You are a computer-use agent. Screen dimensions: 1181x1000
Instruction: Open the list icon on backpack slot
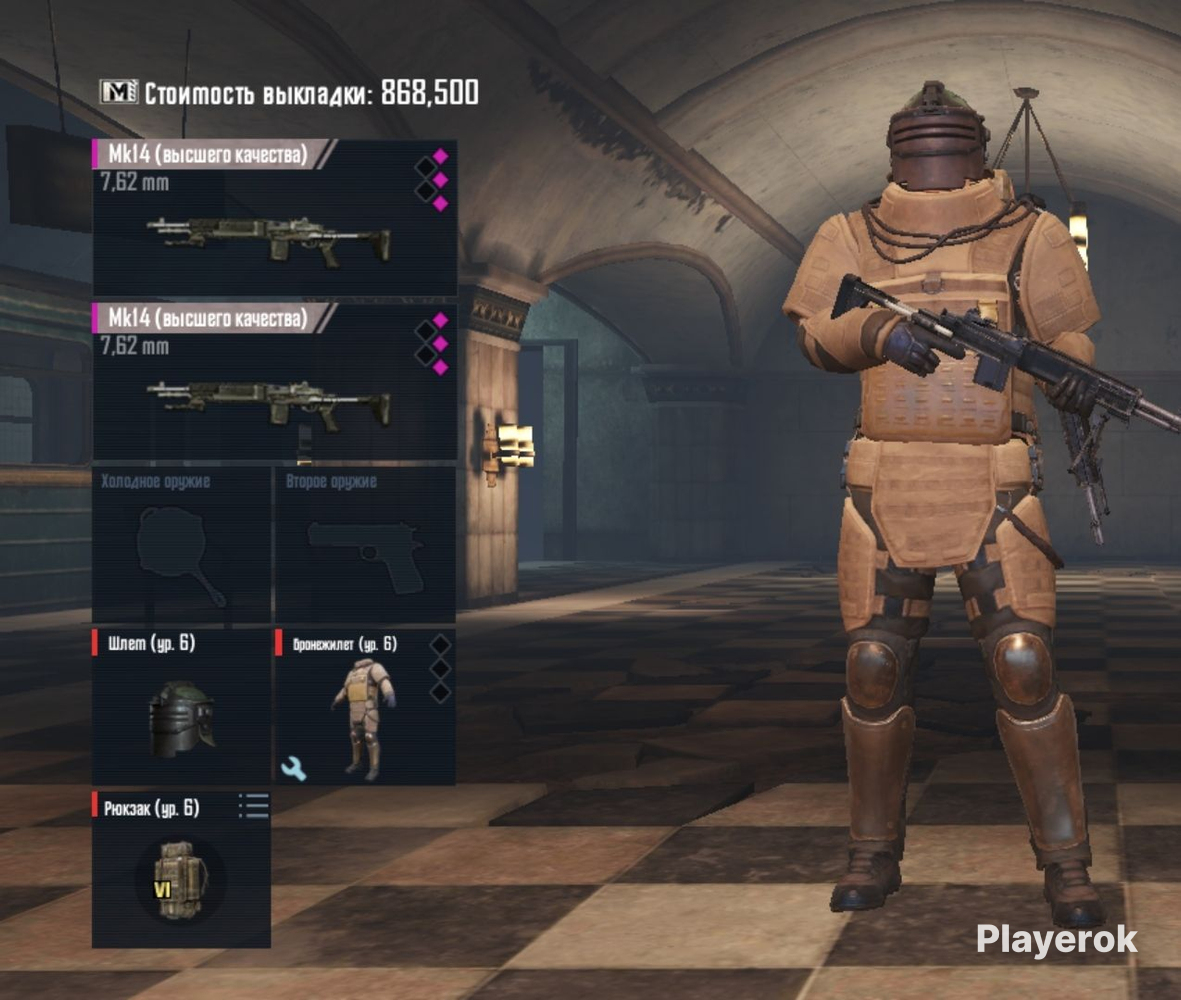click(254, 806)
